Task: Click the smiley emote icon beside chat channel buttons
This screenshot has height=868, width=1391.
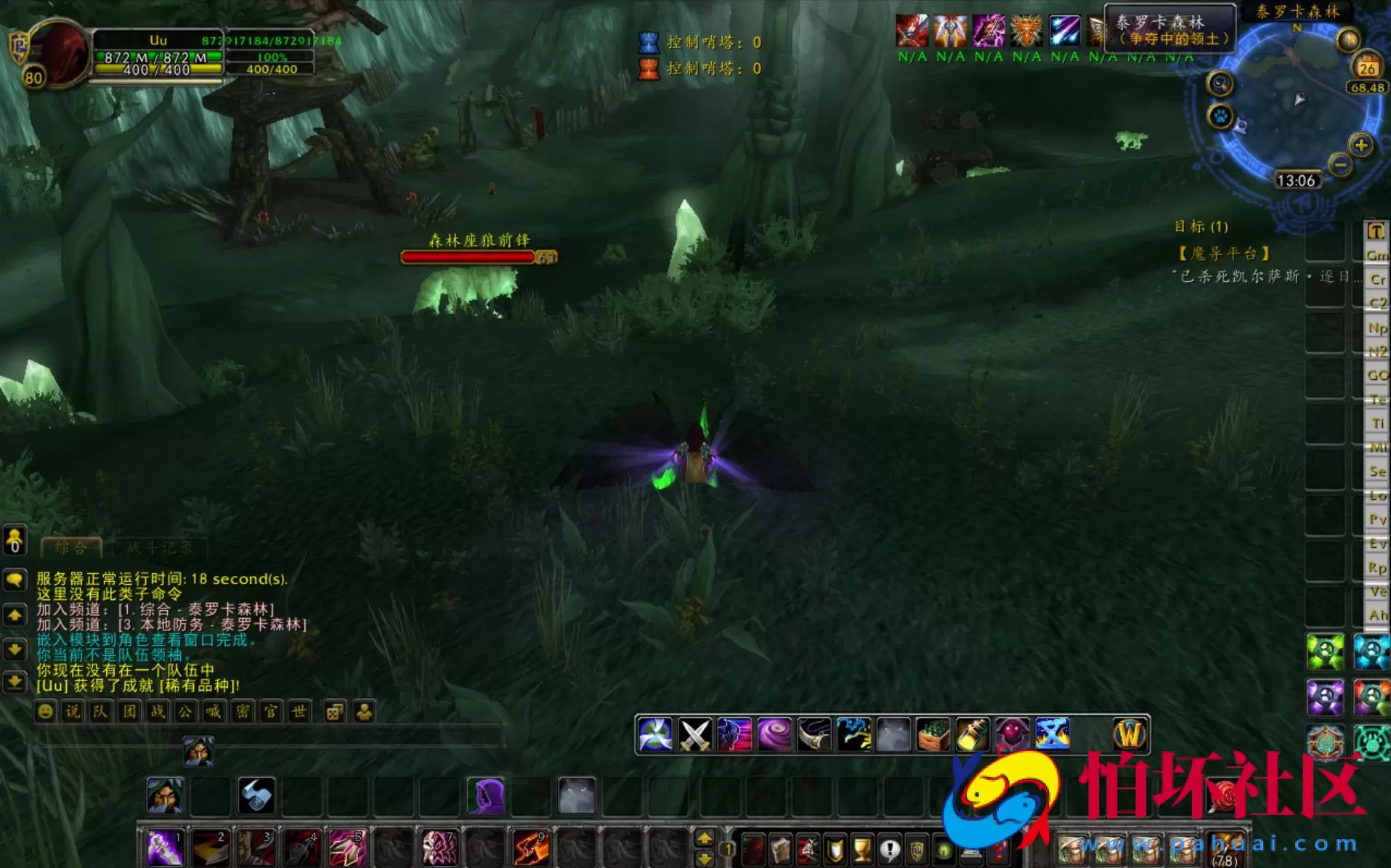Action: [45, 712]
